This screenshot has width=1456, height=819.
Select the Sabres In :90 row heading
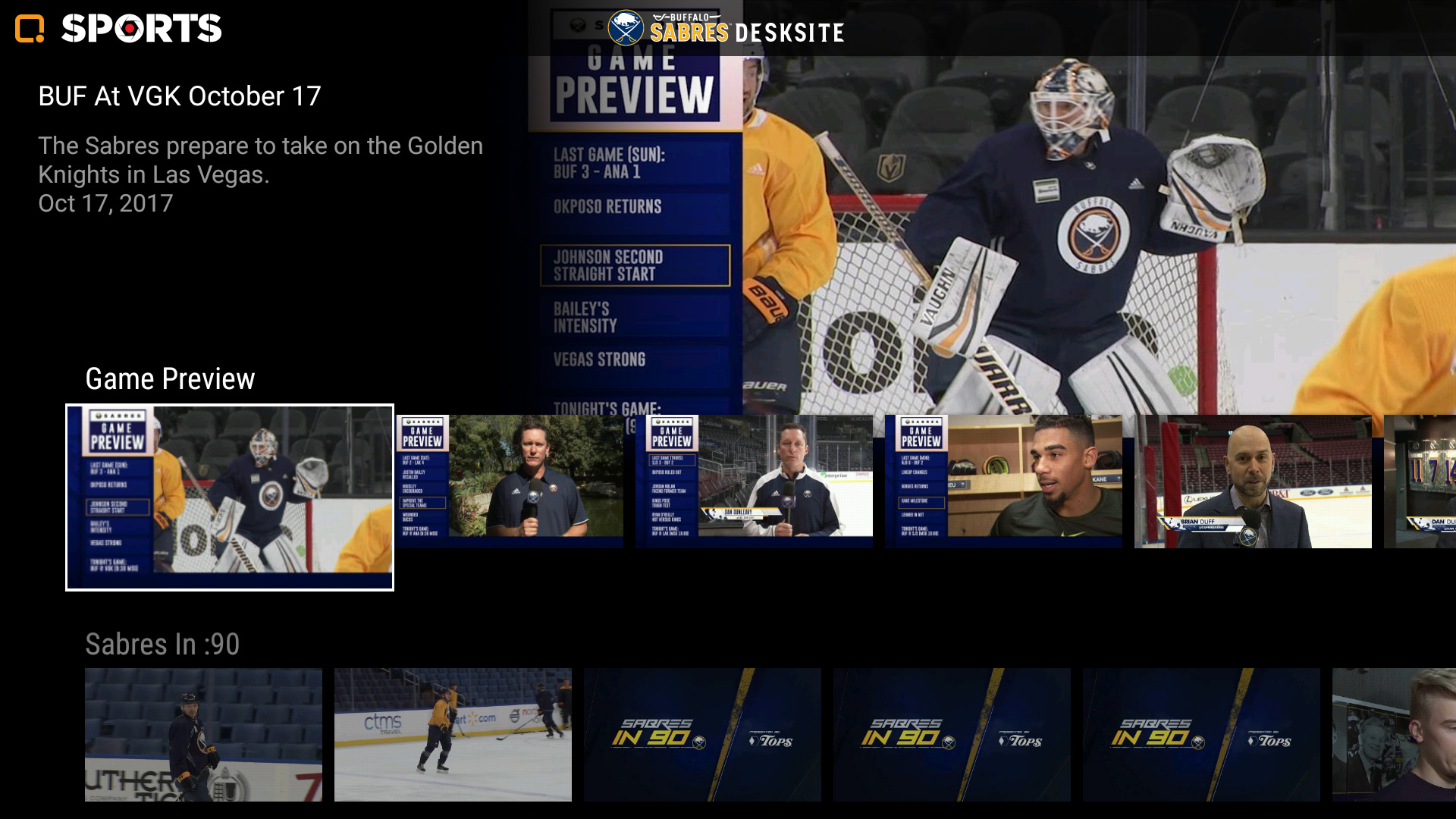162,646
